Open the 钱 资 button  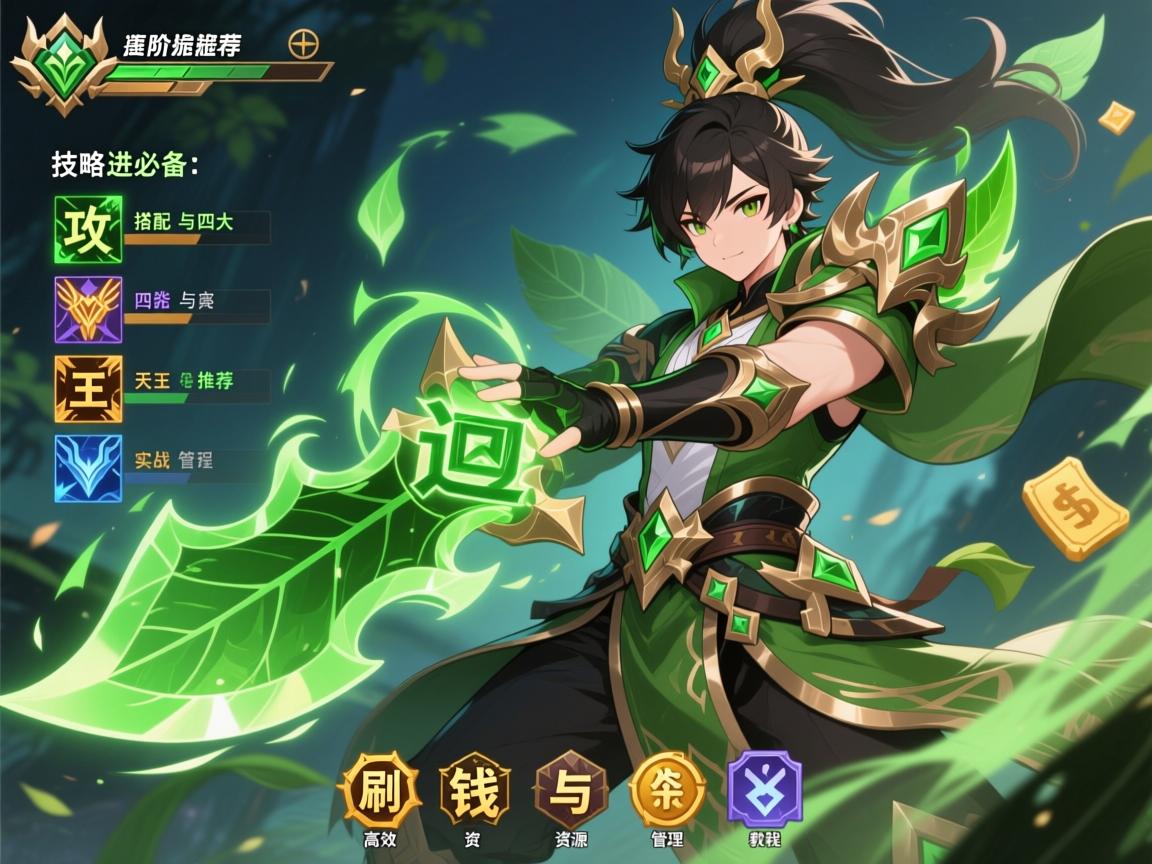(475, 790)
